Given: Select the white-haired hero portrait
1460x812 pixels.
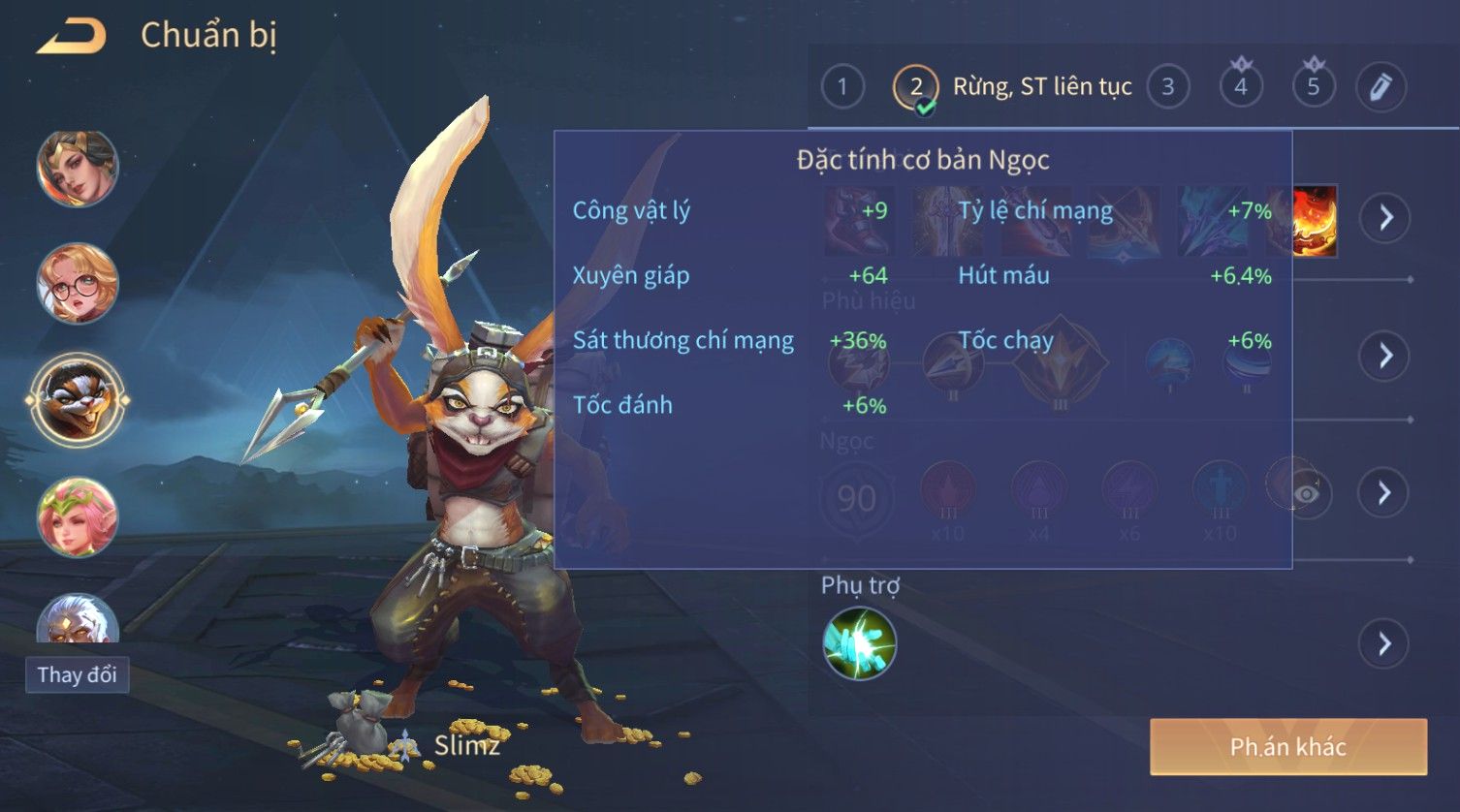Looking at the screenshot, I should tap(78, 620).
